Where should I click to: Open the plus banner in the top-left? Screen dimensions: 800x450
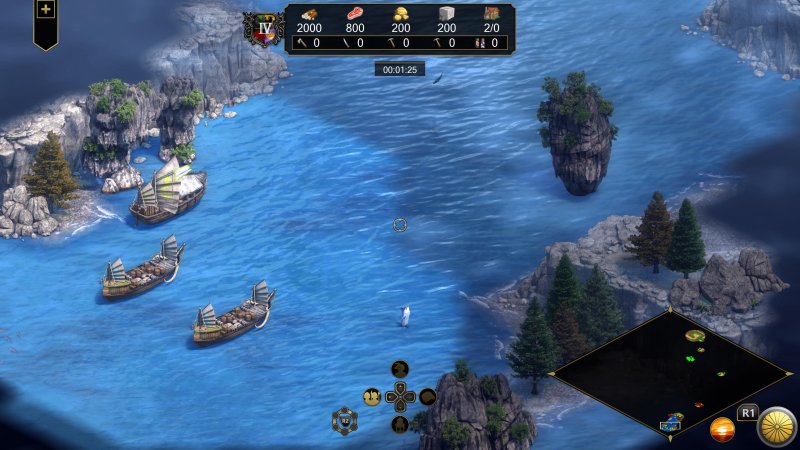(x=45, y=10)
